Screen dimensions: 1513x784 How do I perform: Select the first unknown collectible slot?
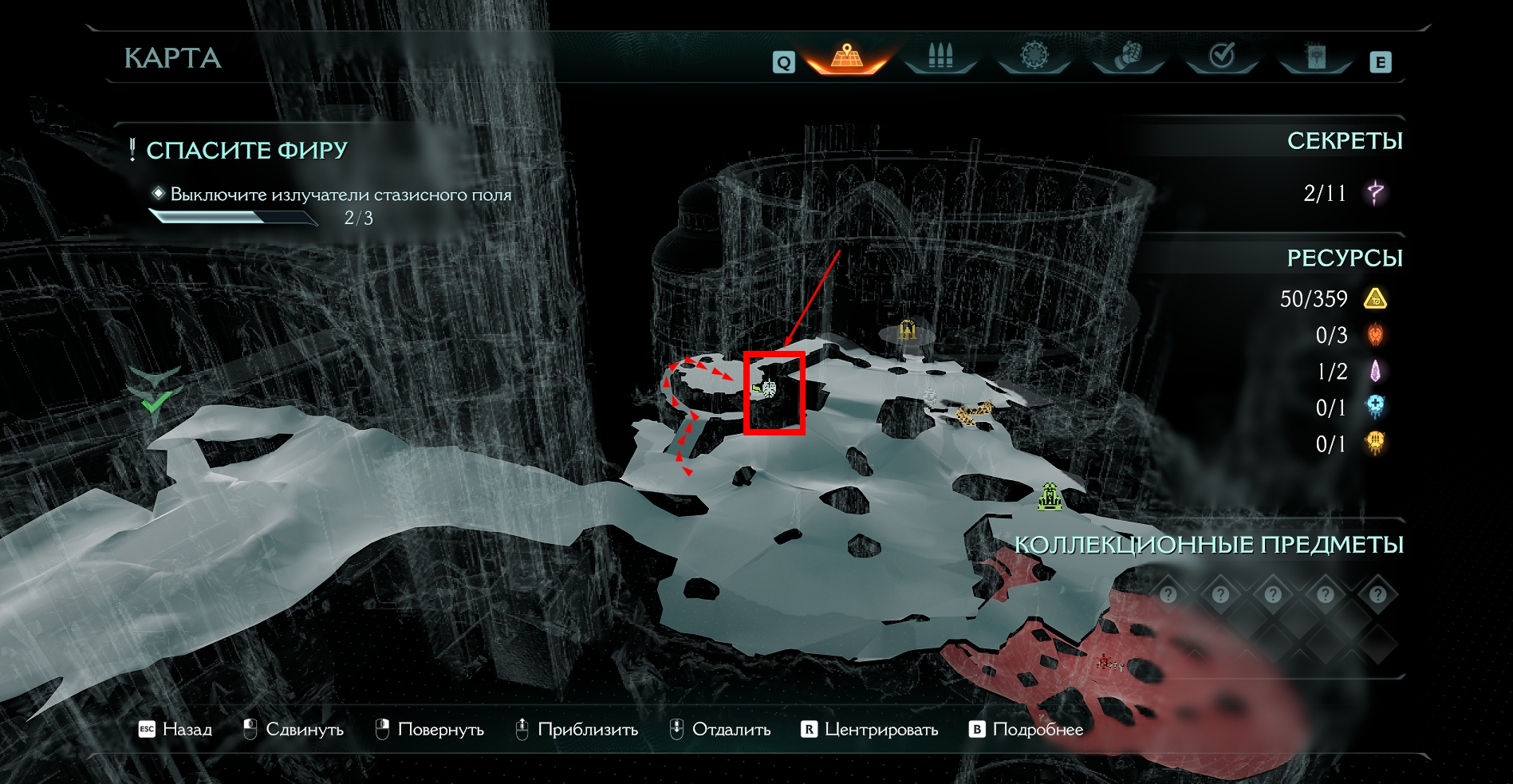[x=1168, y=594]
